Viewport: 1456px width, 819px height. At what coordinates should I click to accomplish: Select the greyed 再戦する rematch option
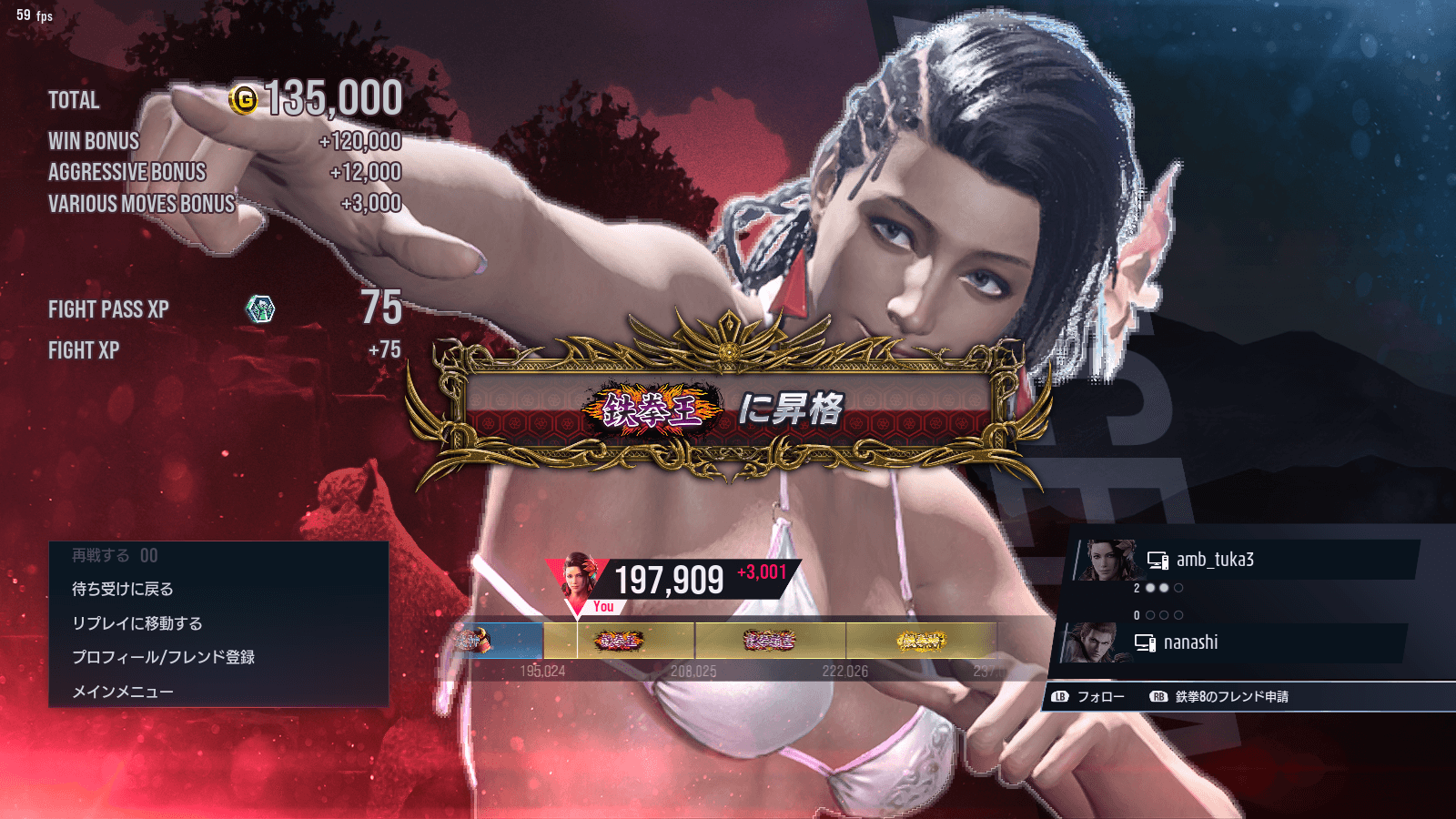pyautogui.click(x=115, y=555)
